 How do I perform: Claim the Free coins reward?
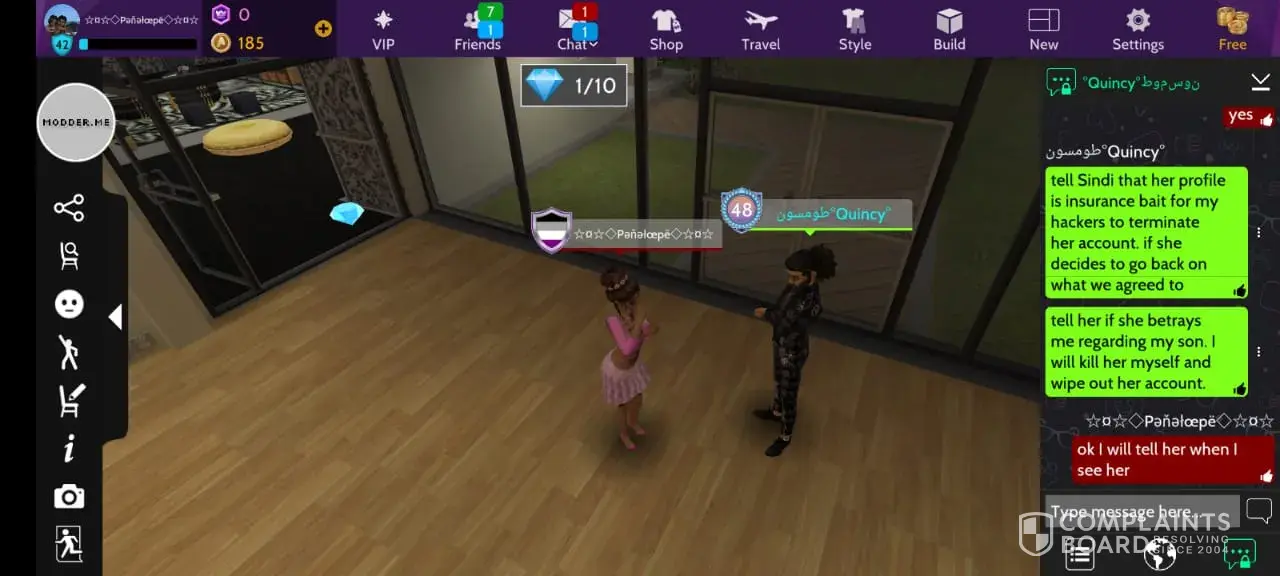pyautogui.click(x=1232, y=28)
